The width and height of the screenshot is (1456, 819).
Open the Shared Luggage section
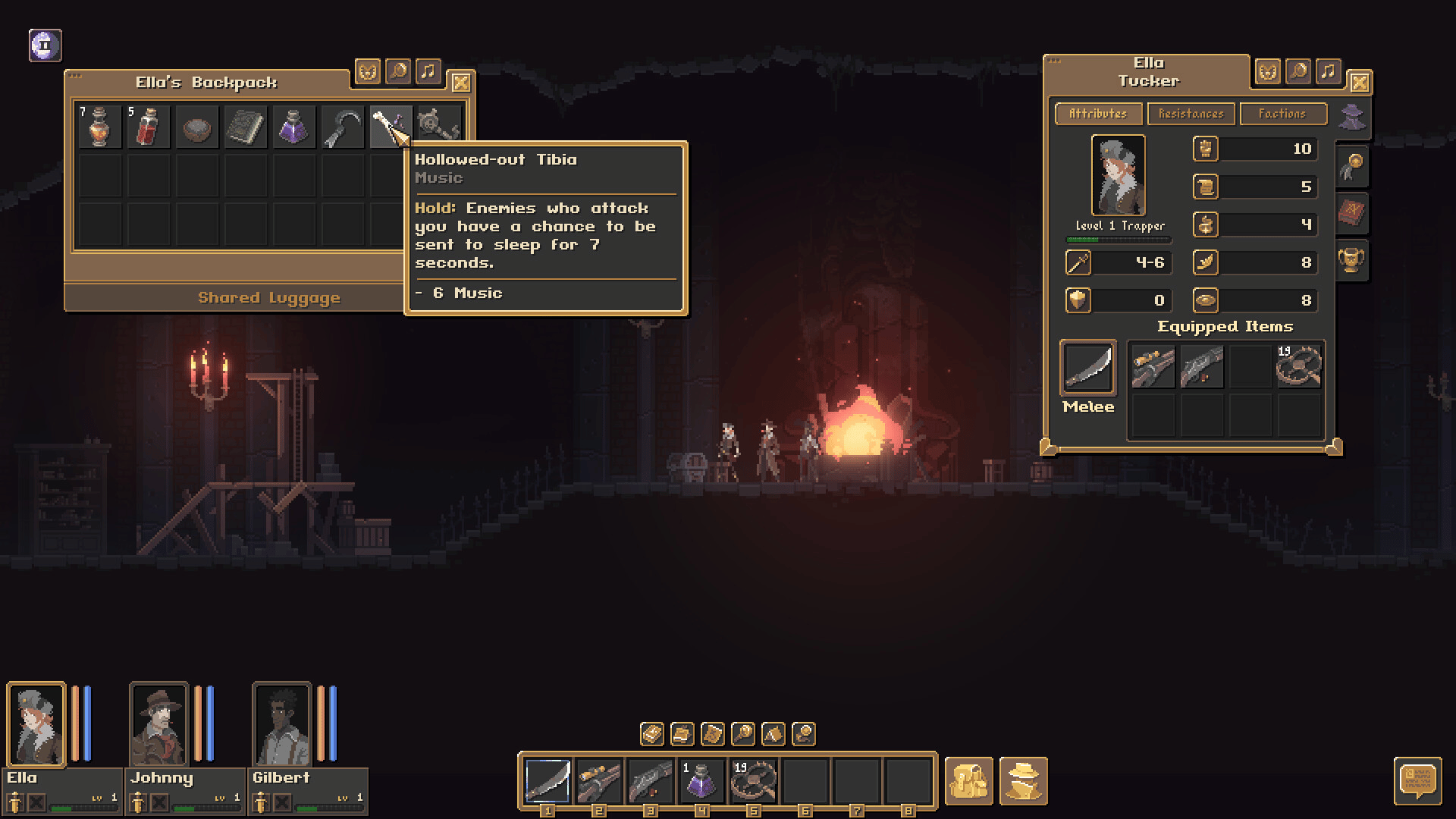pyautogui.click(x=269, y=298)
